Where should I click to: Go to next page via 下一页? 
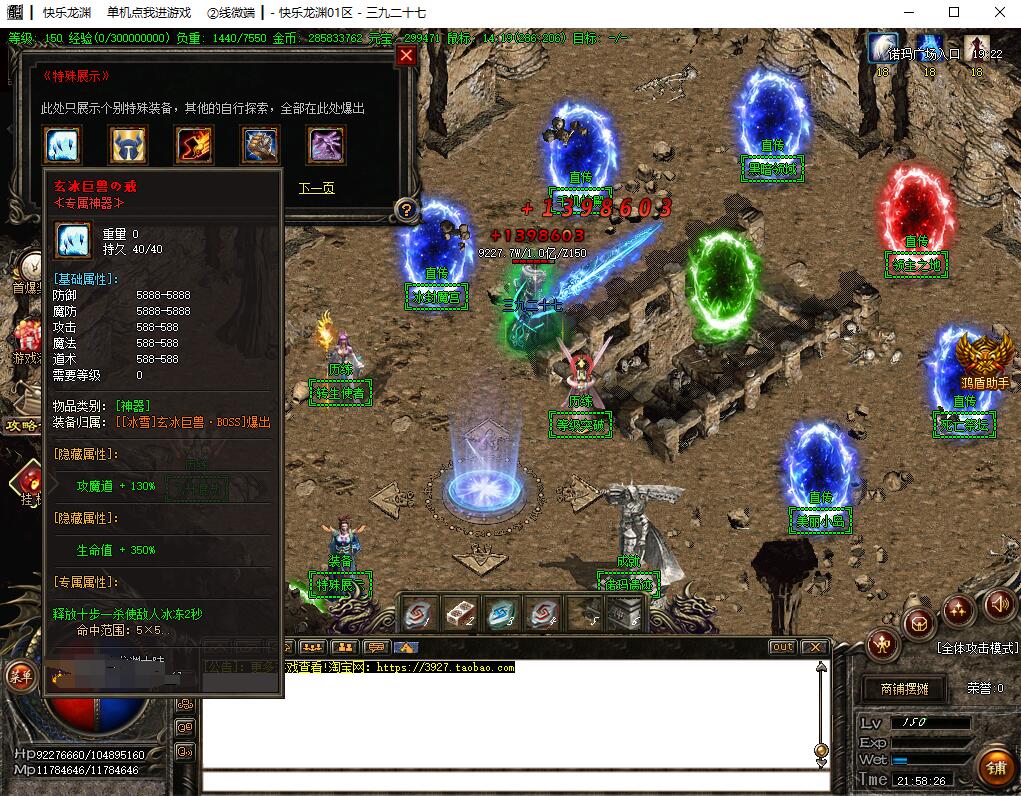click(317, 187)
